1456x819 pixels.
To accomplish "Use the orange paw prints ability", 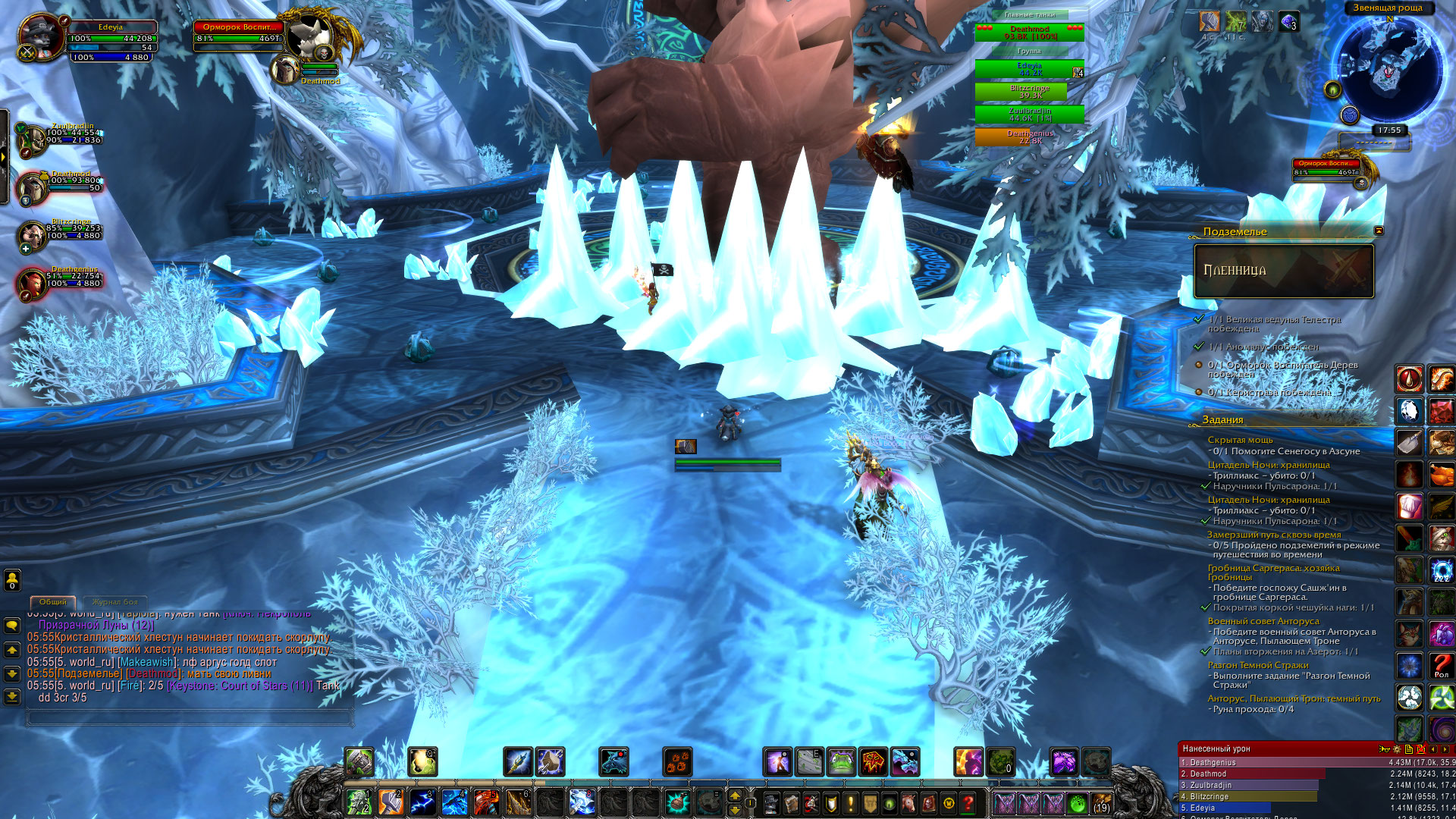I will coord(677,761).
